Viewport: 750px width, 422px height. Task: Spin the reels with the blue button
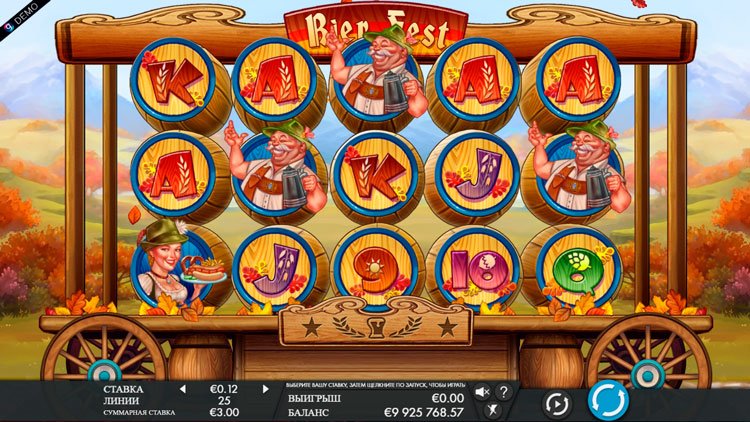point(608,401)
